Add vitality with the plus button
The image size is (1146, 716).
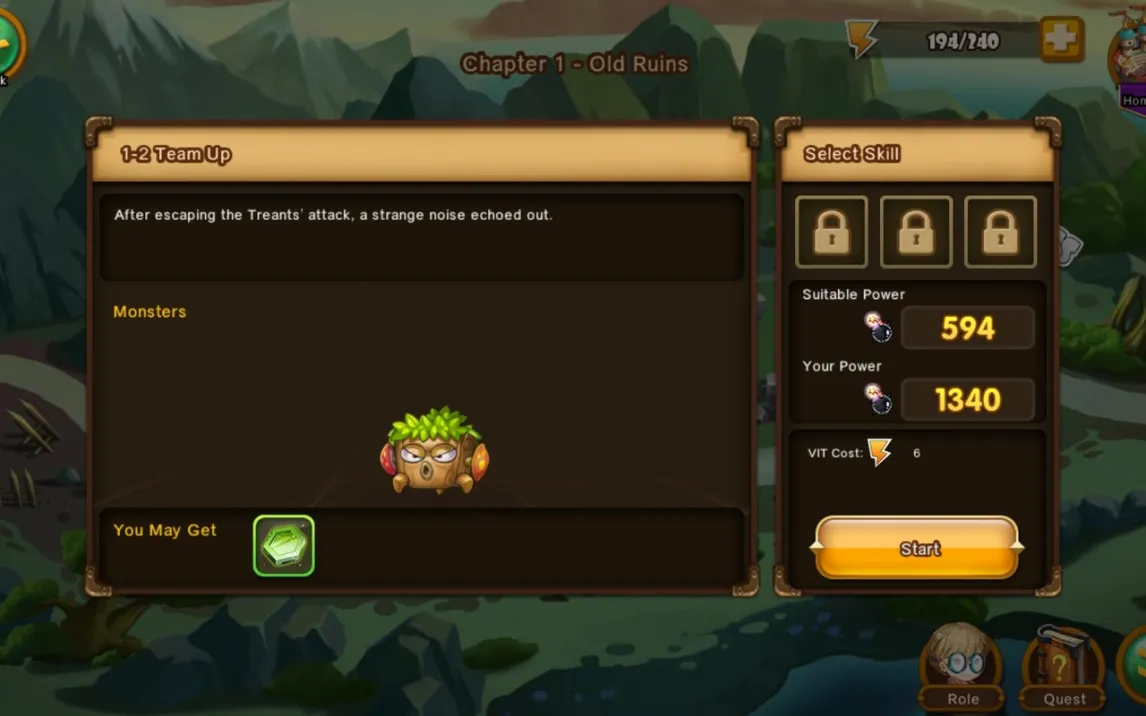coord(1061,39)
